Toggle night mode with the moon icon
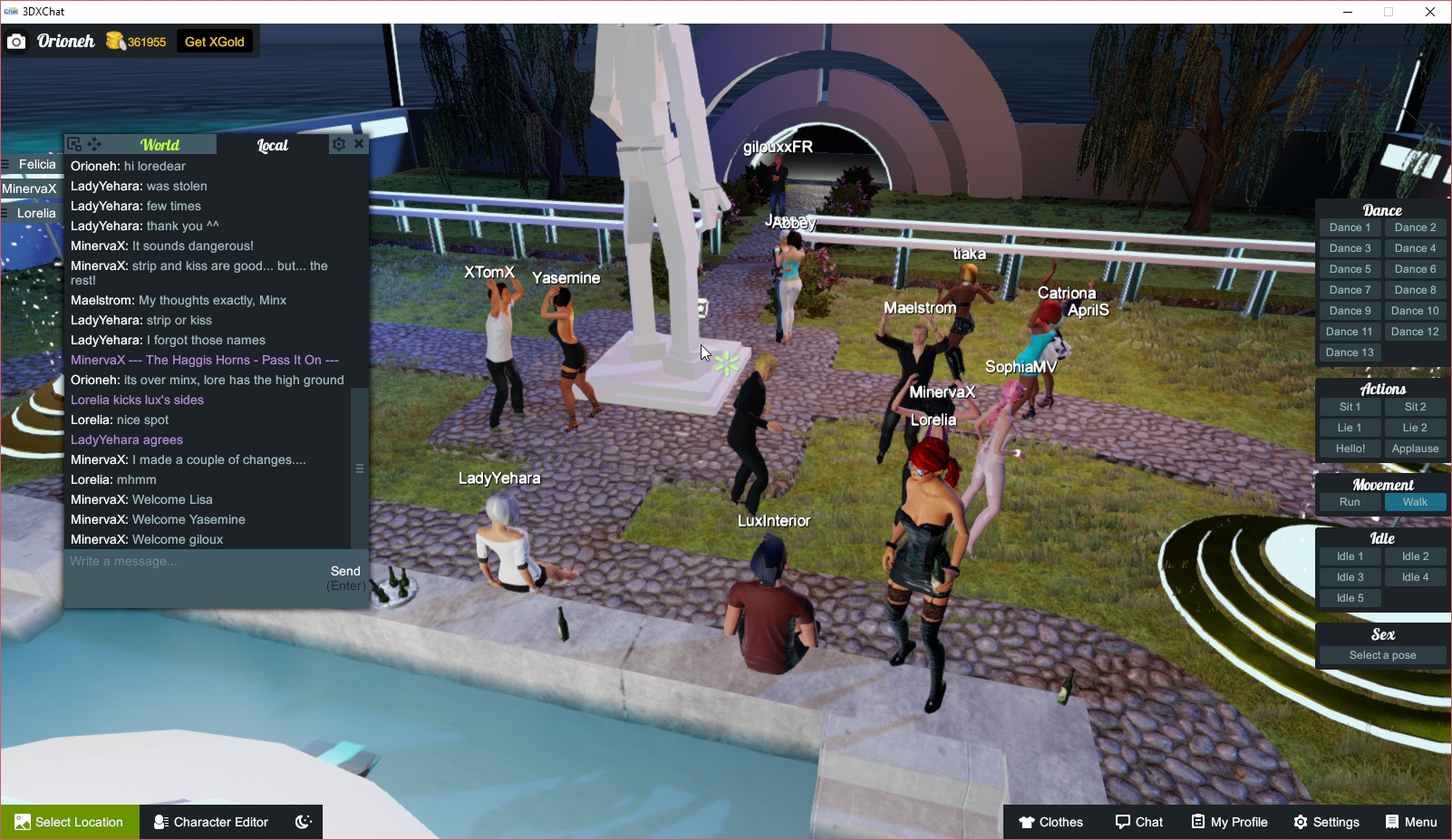This screenshot has height=840, width=1452. pyautogui.click(x=302, y=822)
